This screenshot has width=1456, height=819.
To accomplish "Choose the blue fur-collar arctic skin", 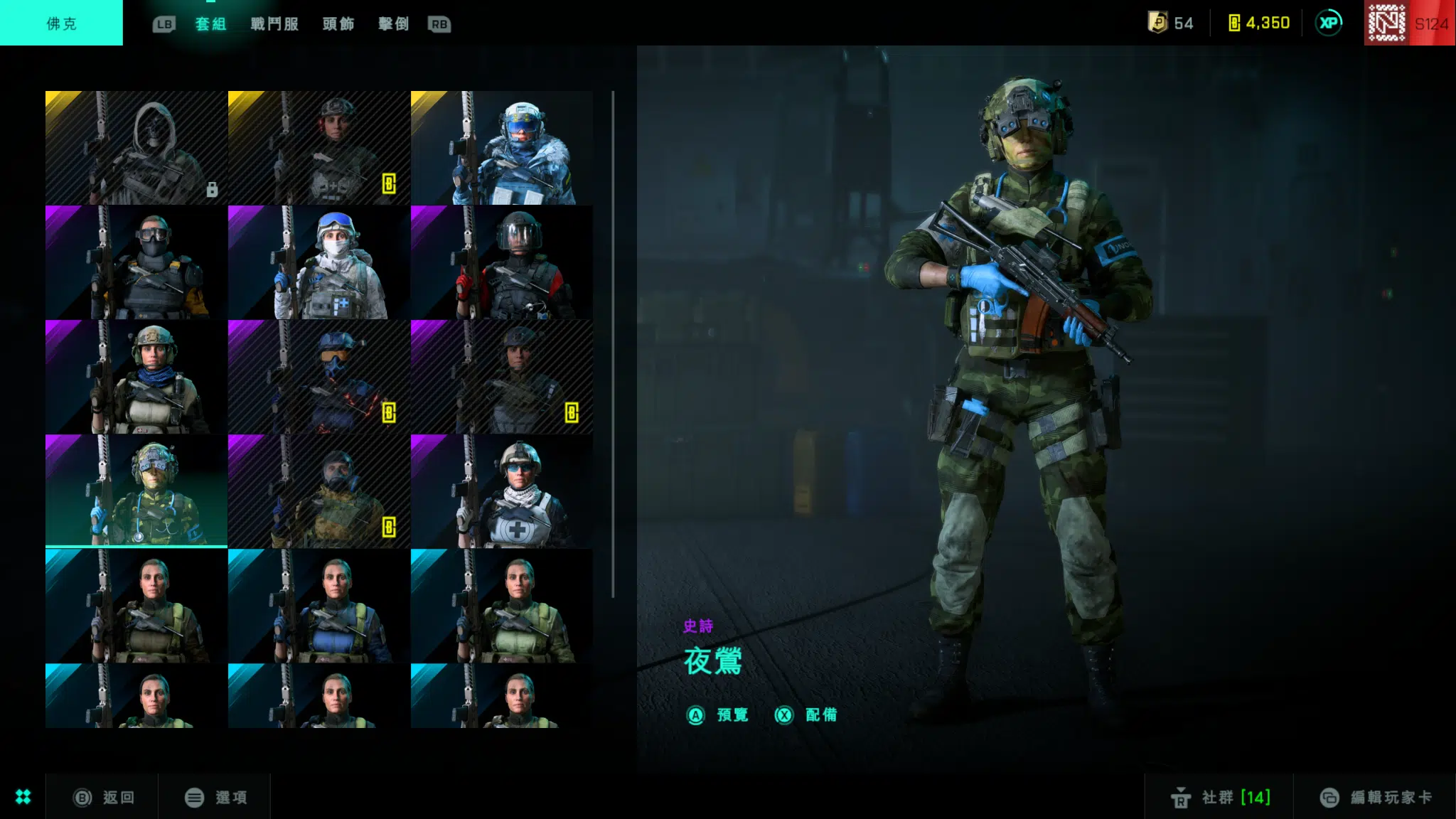I will [501, 148].
